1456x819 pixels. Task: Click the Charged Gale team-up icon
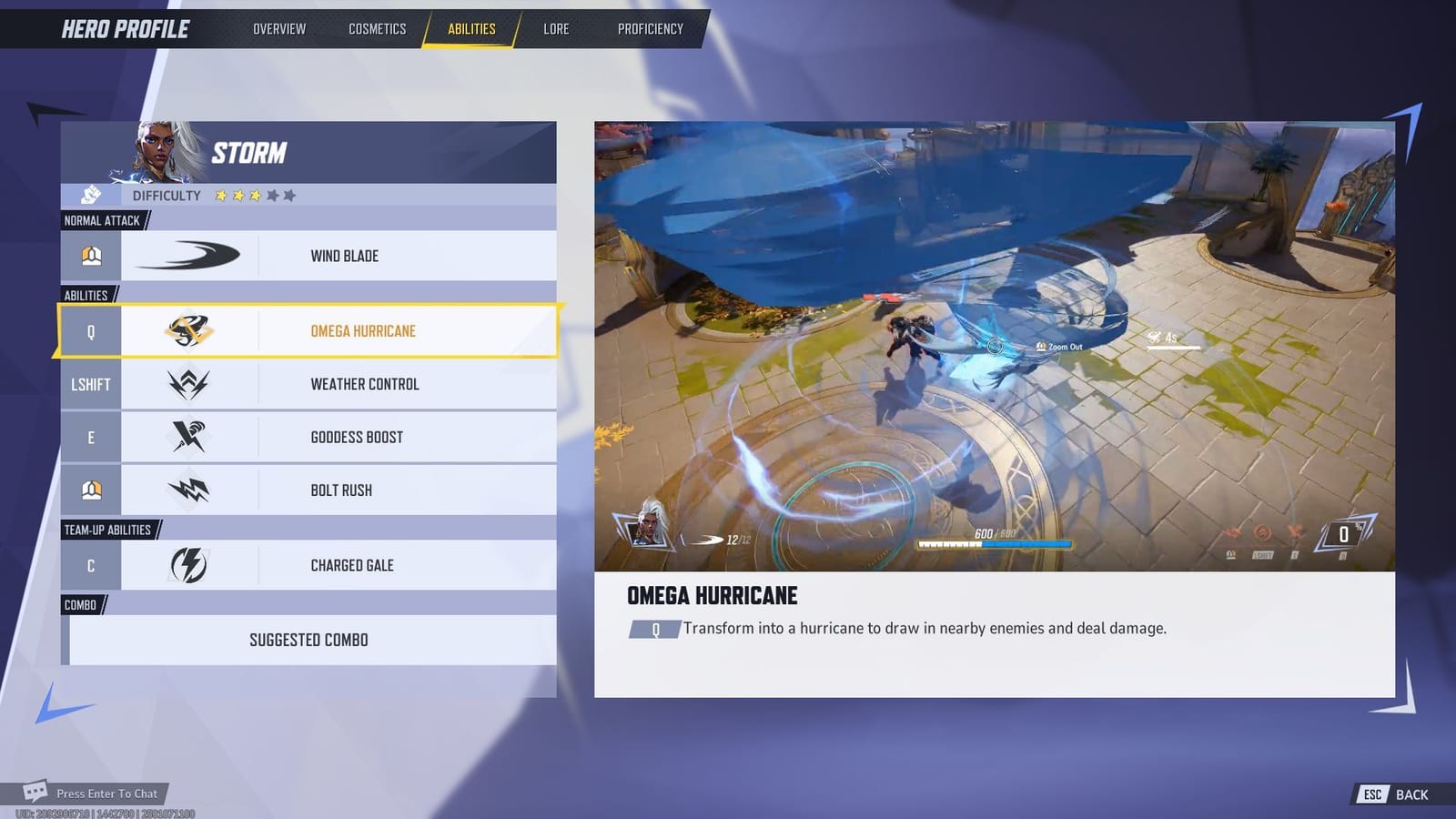(x=190, y=565)
